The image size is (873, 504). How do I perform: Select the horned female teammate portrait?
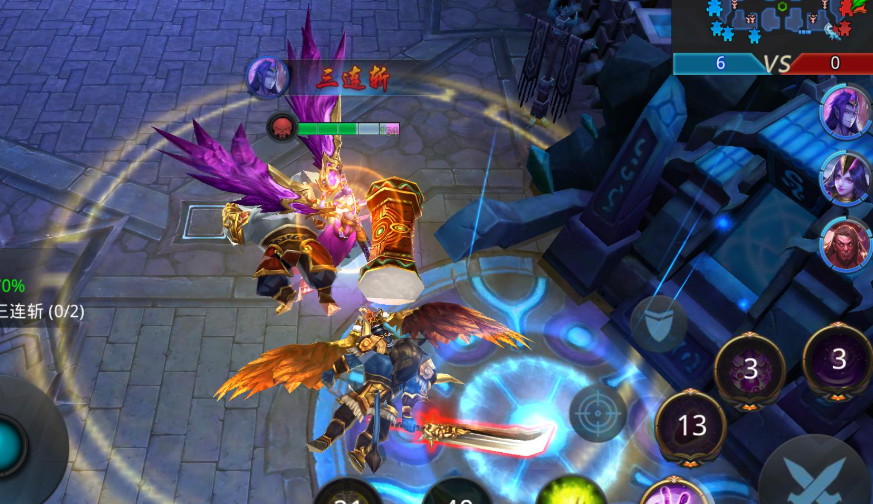tap(845, 177)
